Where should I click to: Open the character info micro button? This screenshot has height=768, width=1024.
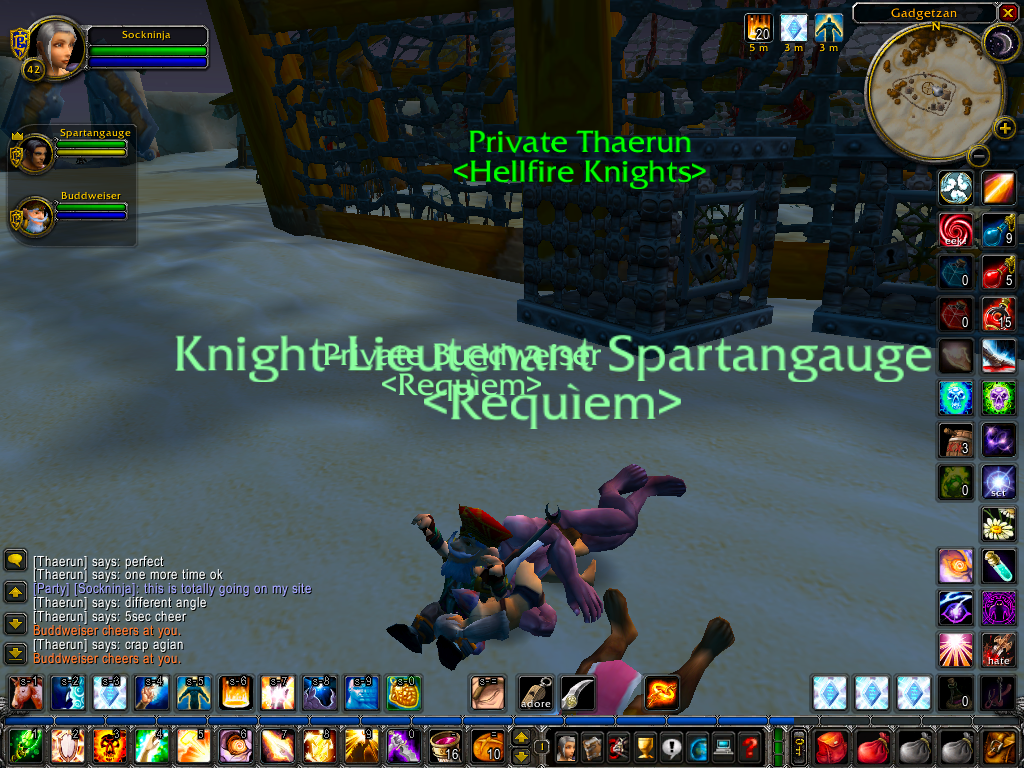coord(567,746)
